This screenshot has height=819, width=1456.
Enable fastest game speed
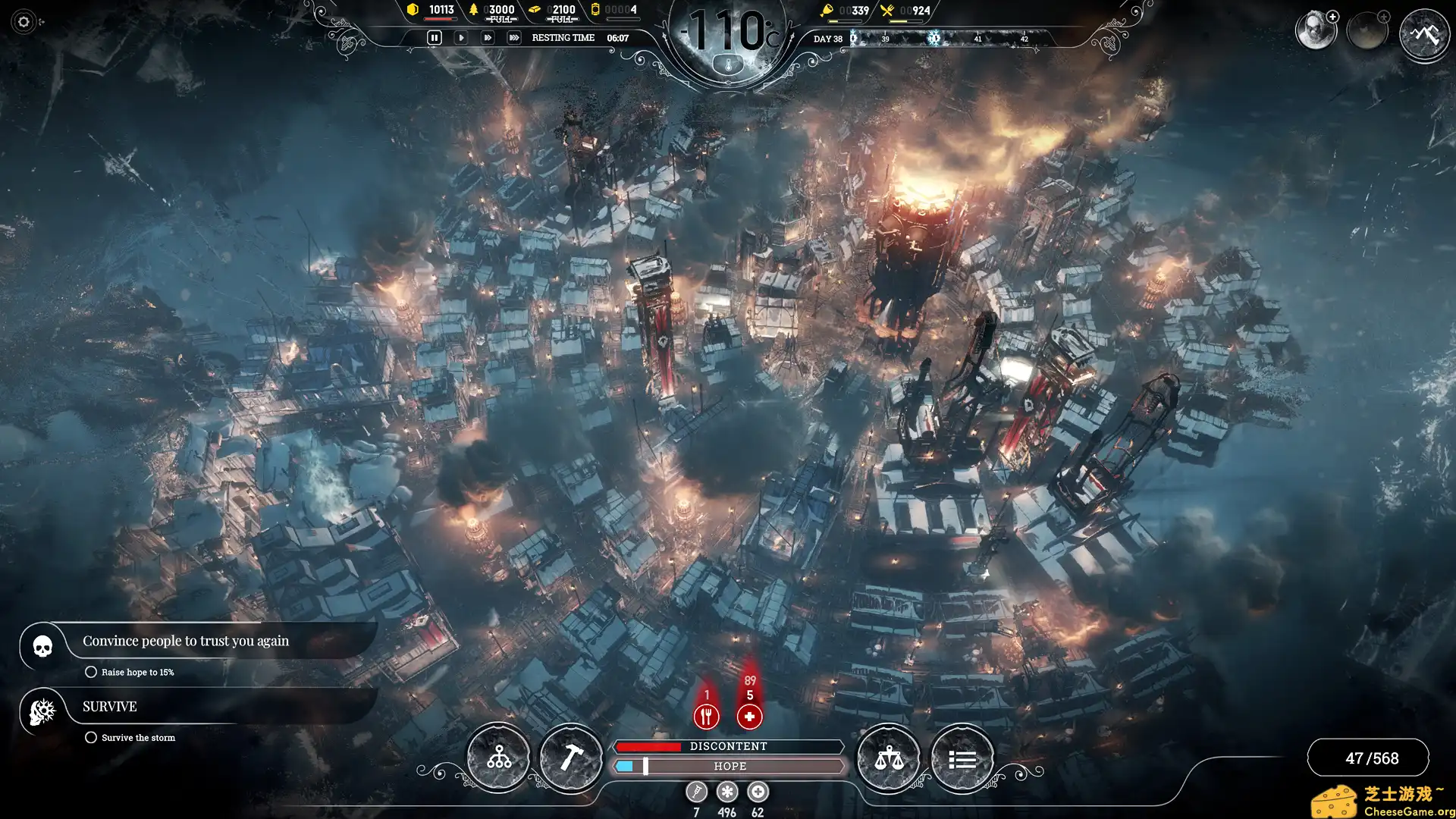coord(513,36)
